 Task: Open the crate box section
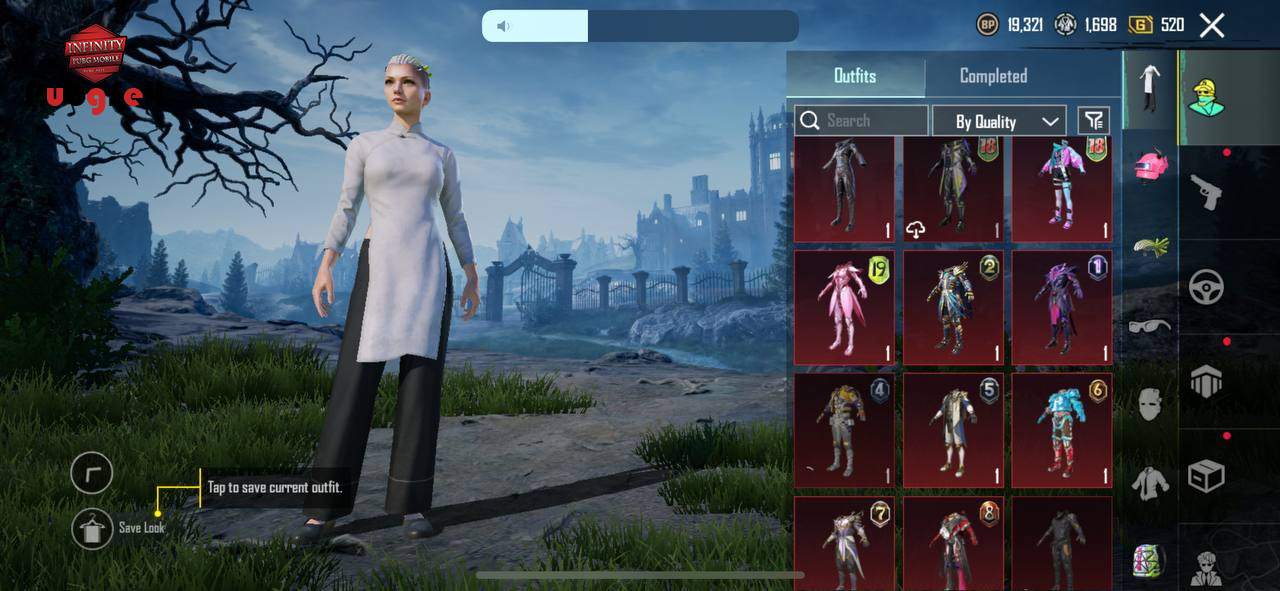pos(1206,476)
